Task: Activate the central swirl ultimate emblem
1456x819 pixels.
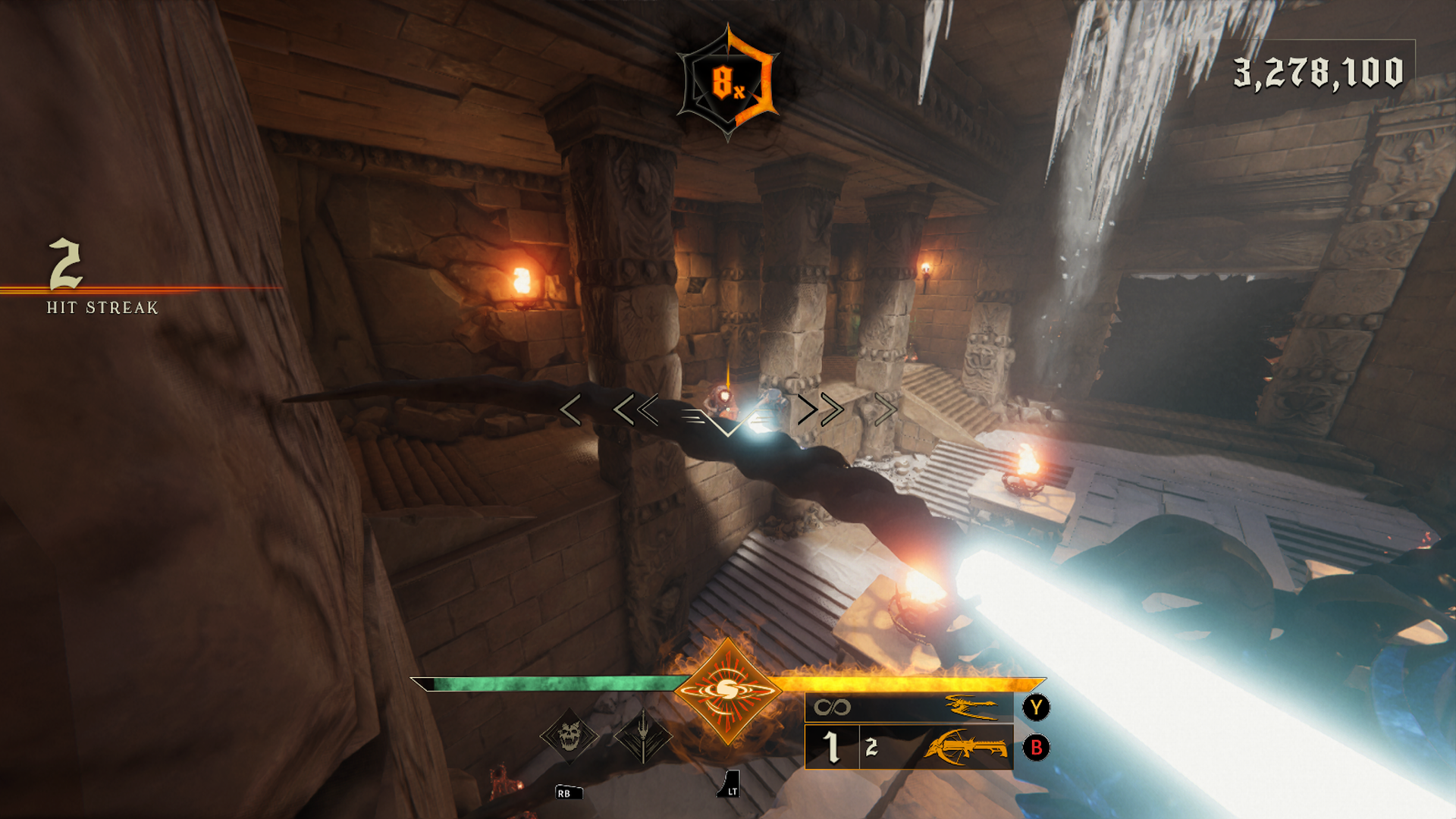Action: pyautogui.click(x=727, y=691)
